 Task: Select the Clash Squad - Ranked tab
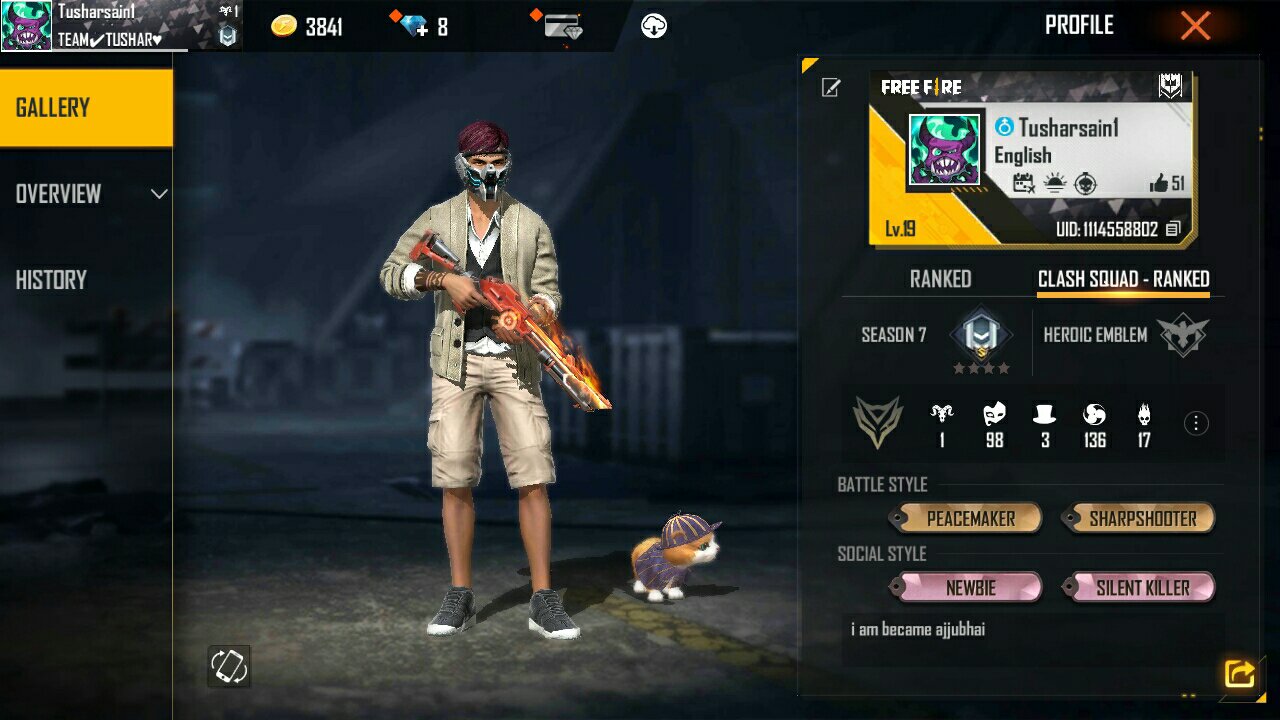pos(1123,280)
